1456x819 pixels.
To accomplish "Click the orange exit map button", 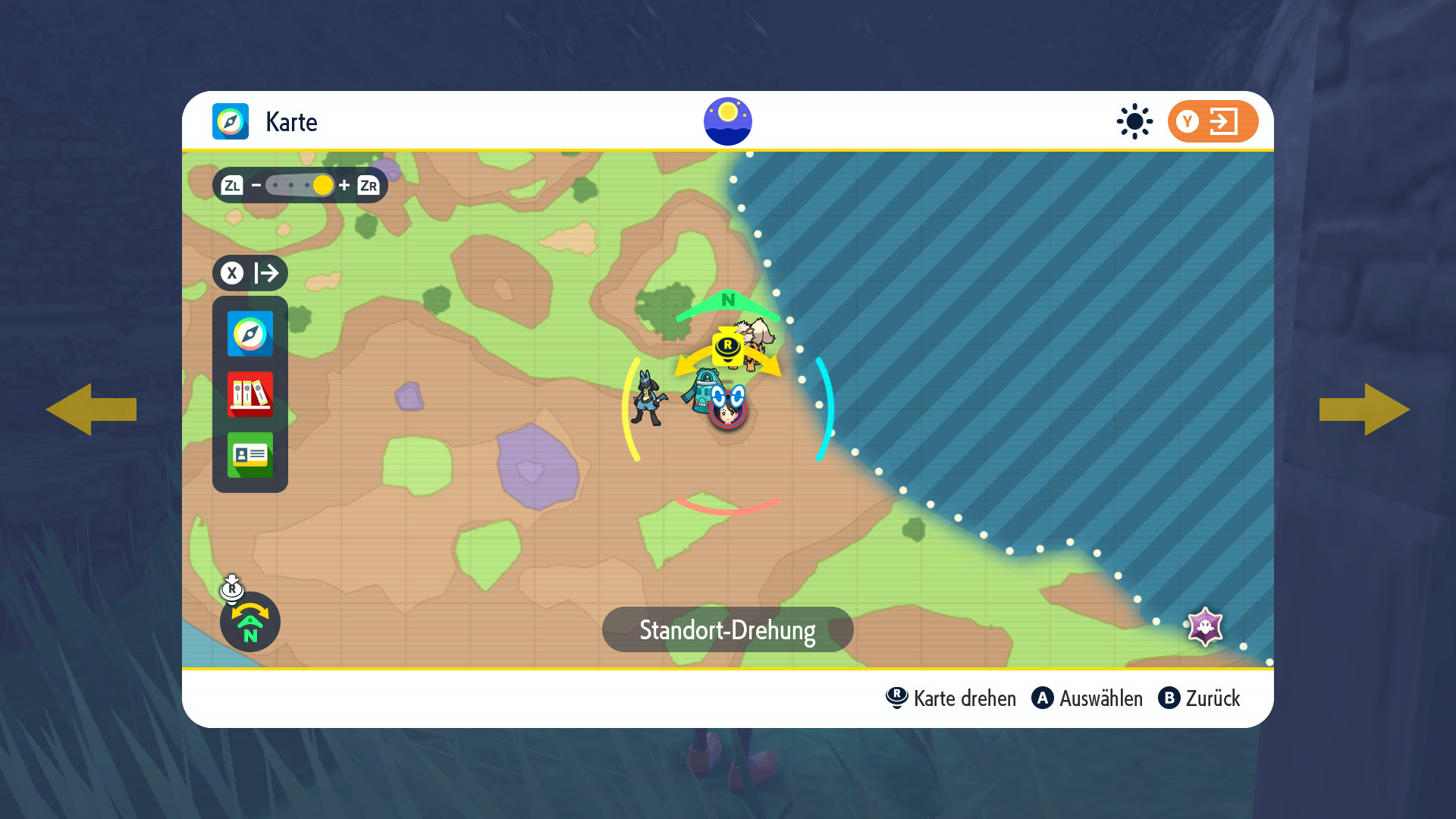I will pyautogui.click(x=1213, y=121).
